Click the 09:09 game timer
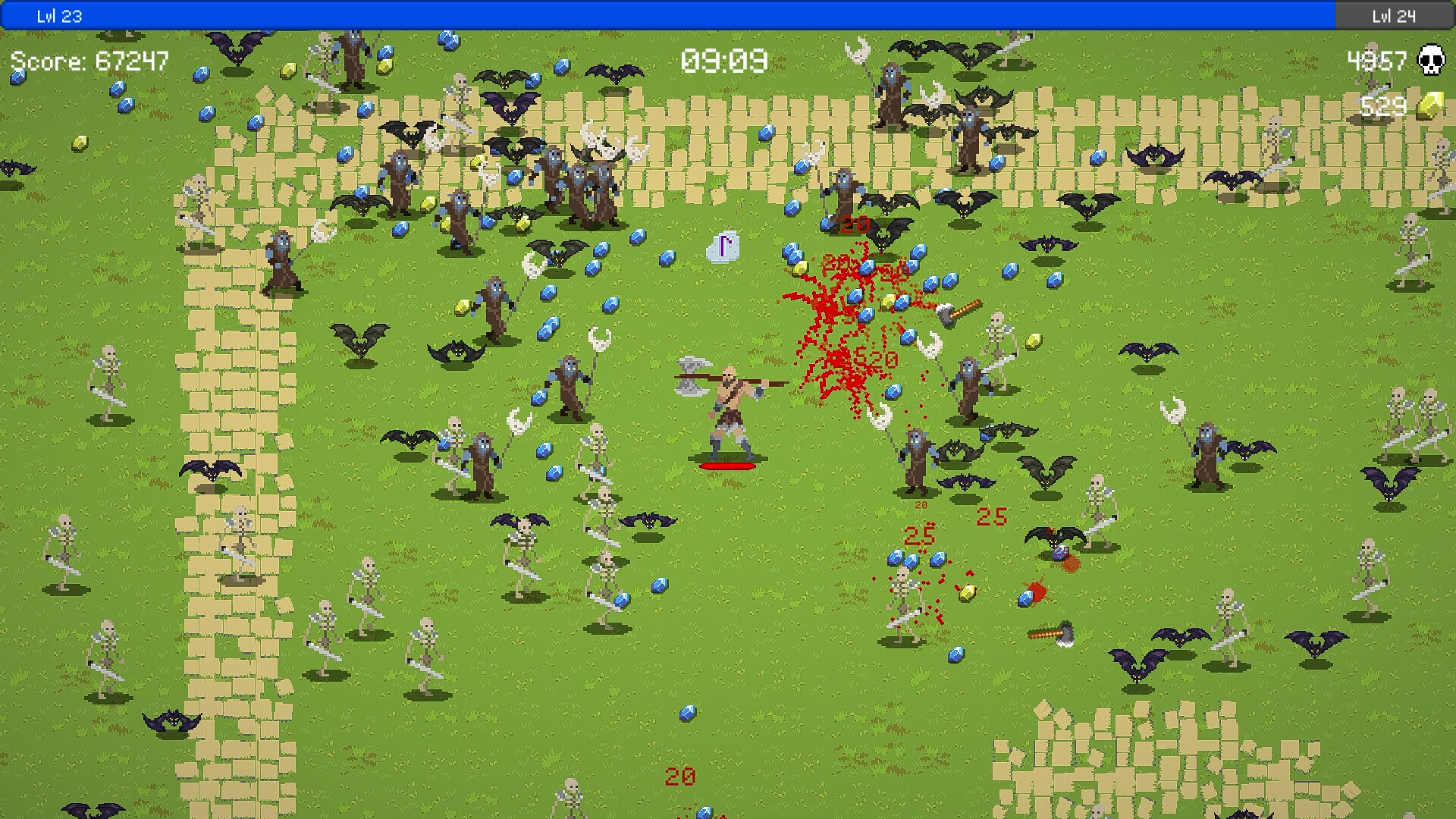Image resolution: width=1456 pixels, height=819 pixels. point(722,59)
